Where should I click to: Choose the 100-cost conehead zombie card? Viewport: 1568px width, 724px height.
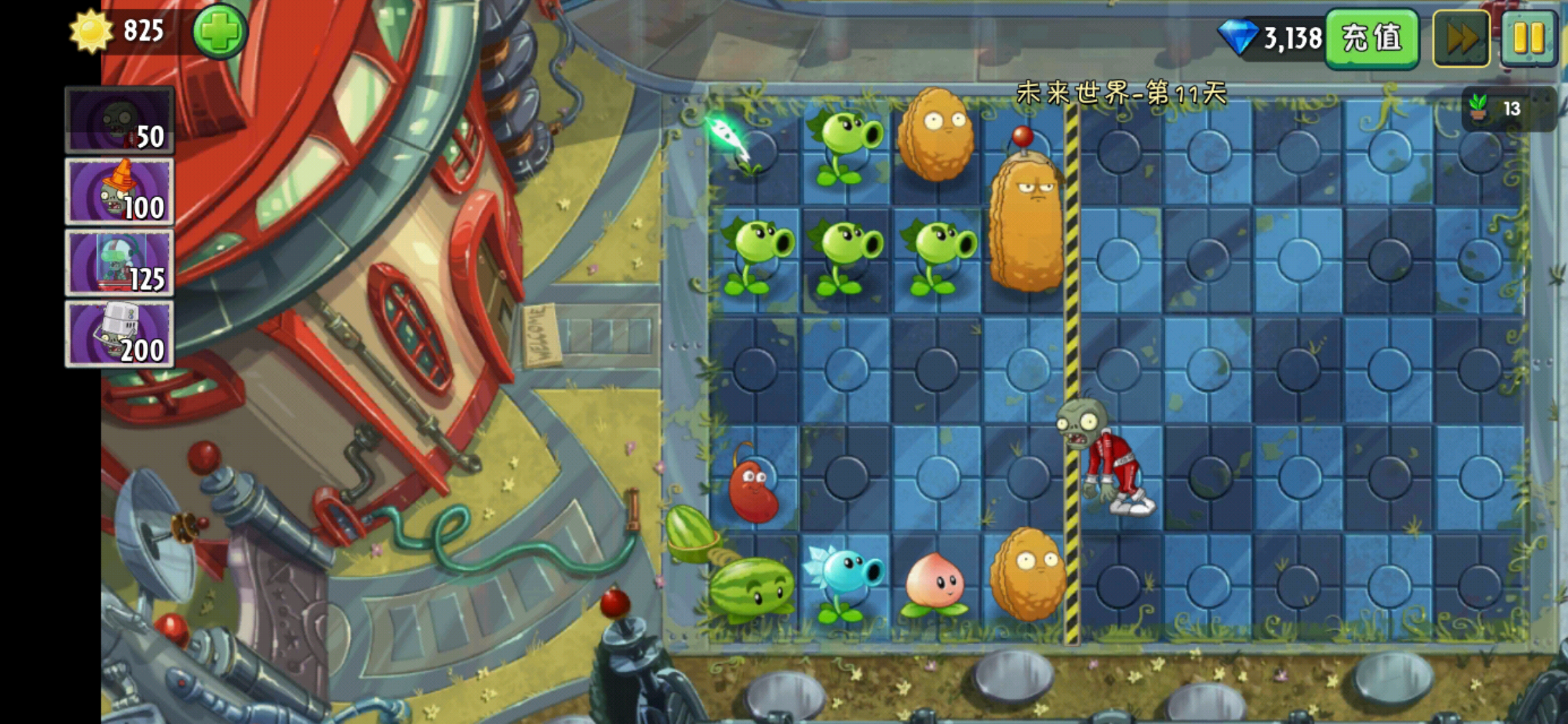[119, 192]
